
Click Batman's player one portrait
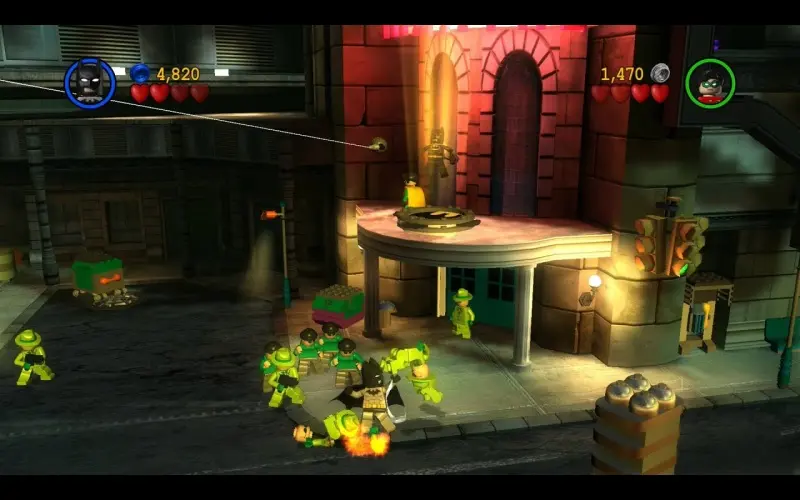coord(90,83)
